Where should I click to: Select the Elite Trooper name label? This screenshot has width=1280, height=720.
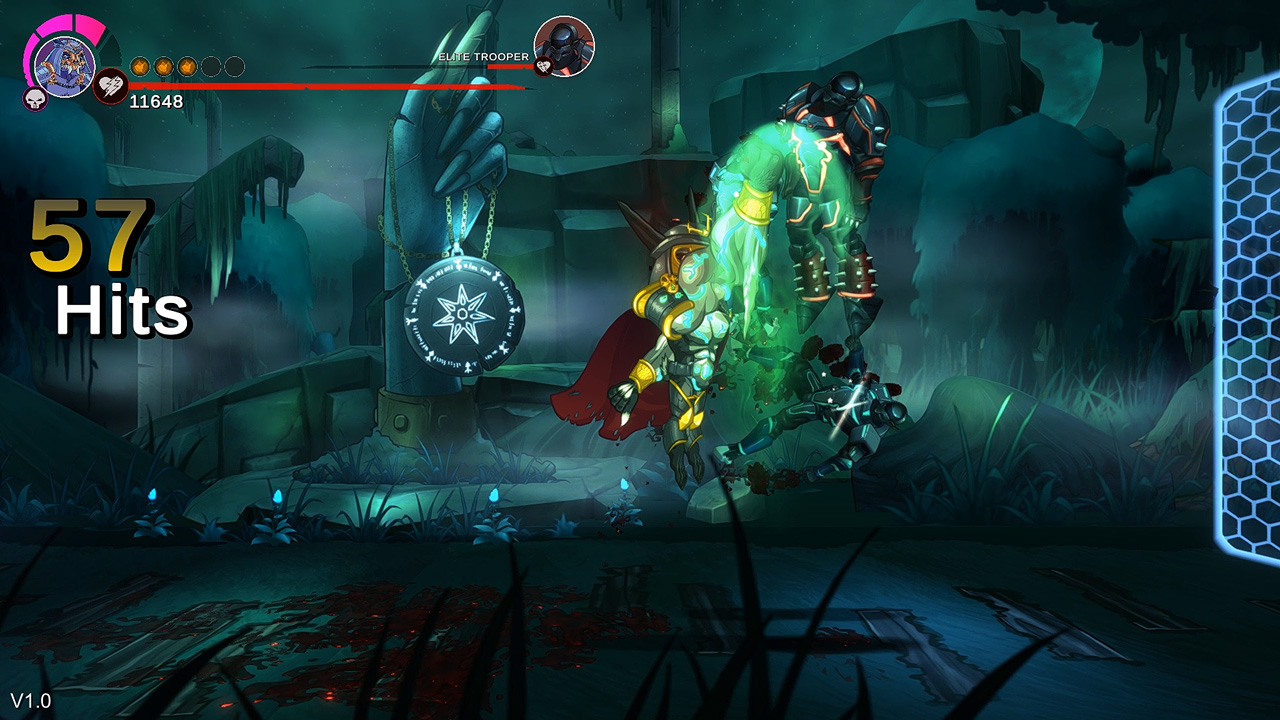click(484, 57)
